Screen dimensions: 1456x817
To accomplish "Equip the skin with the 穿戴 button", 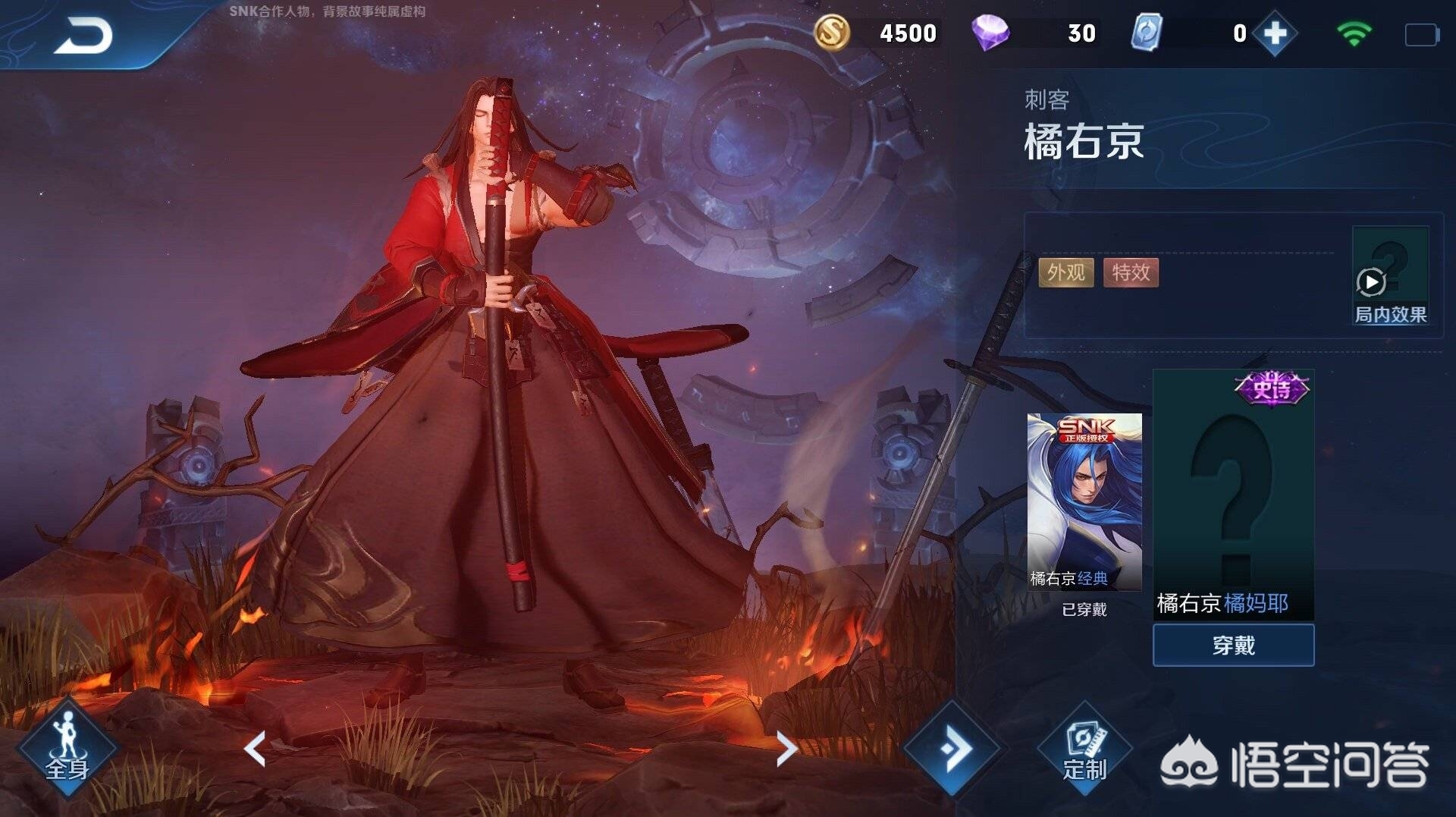I will point(1233,646).
